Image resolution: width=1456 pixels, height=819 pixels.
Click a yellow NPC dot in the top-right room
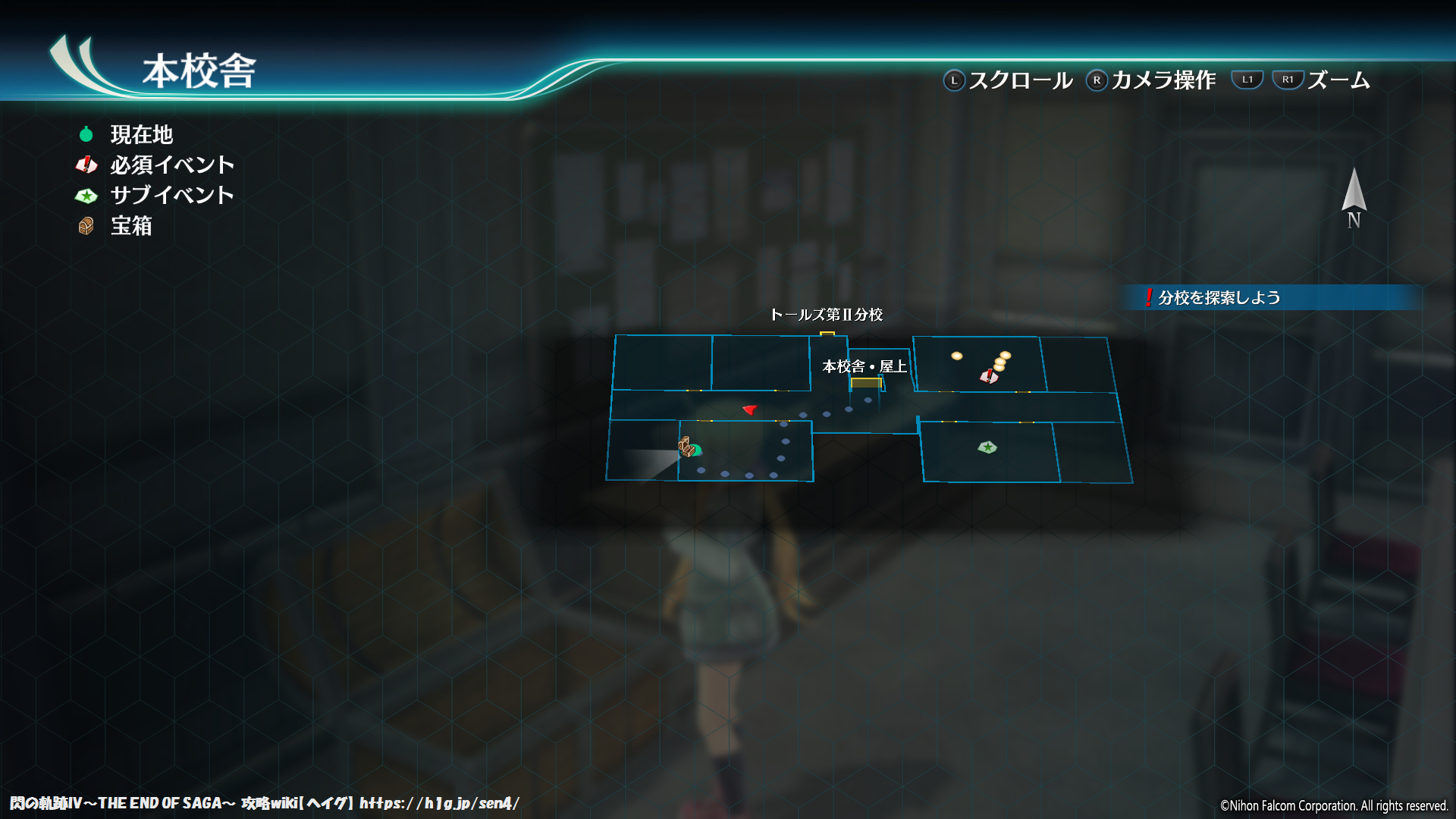957,355
